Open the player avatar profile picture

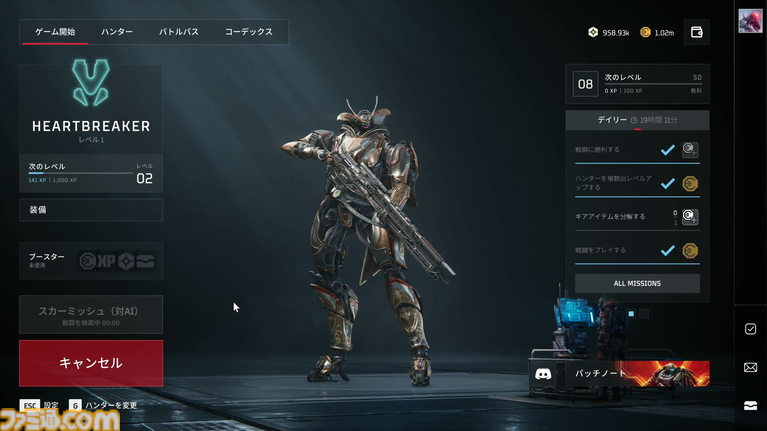(x=750, y=21)
